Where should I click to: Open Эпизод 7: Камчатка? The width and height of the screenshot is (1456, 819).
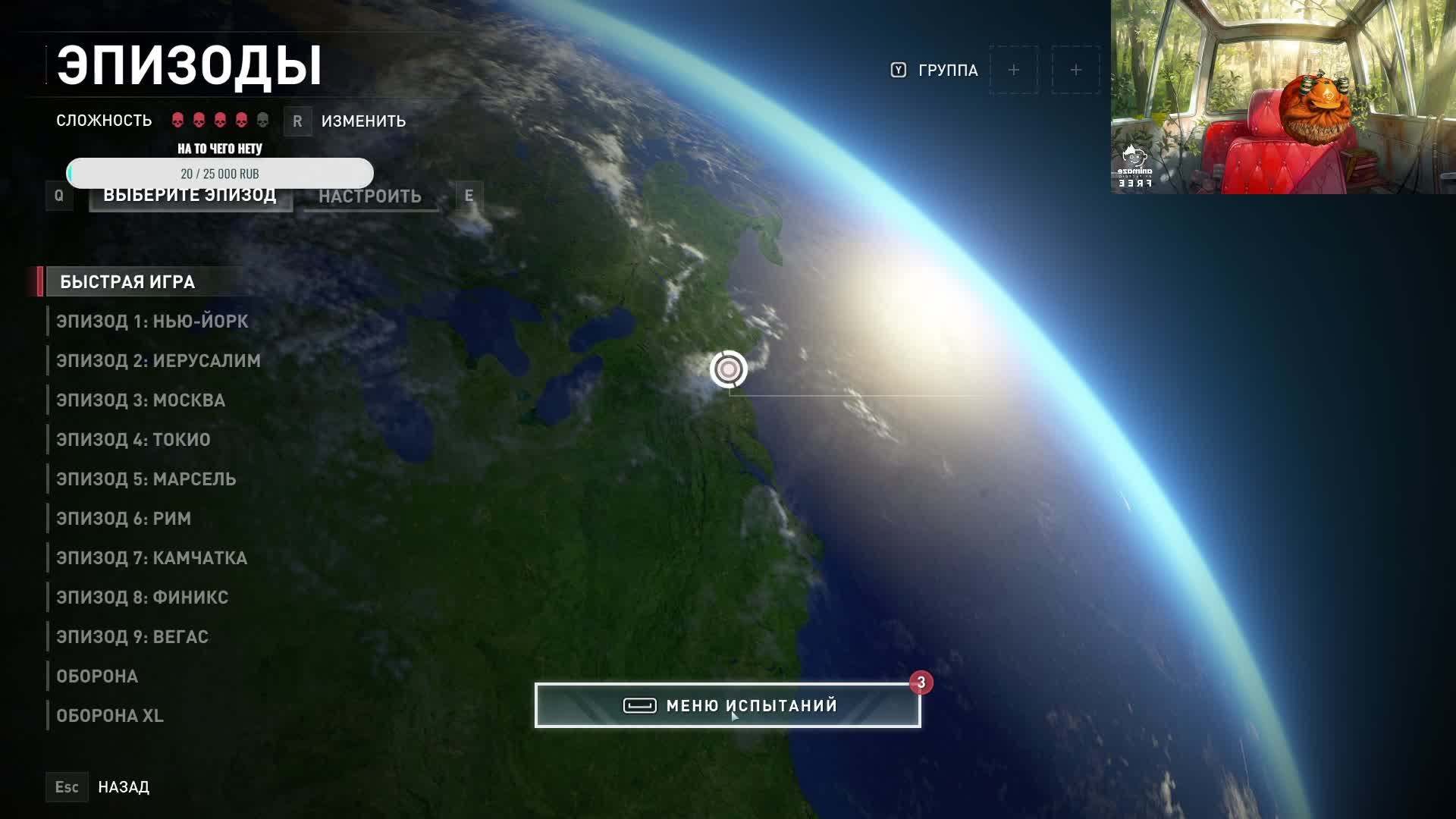[152, 558]
